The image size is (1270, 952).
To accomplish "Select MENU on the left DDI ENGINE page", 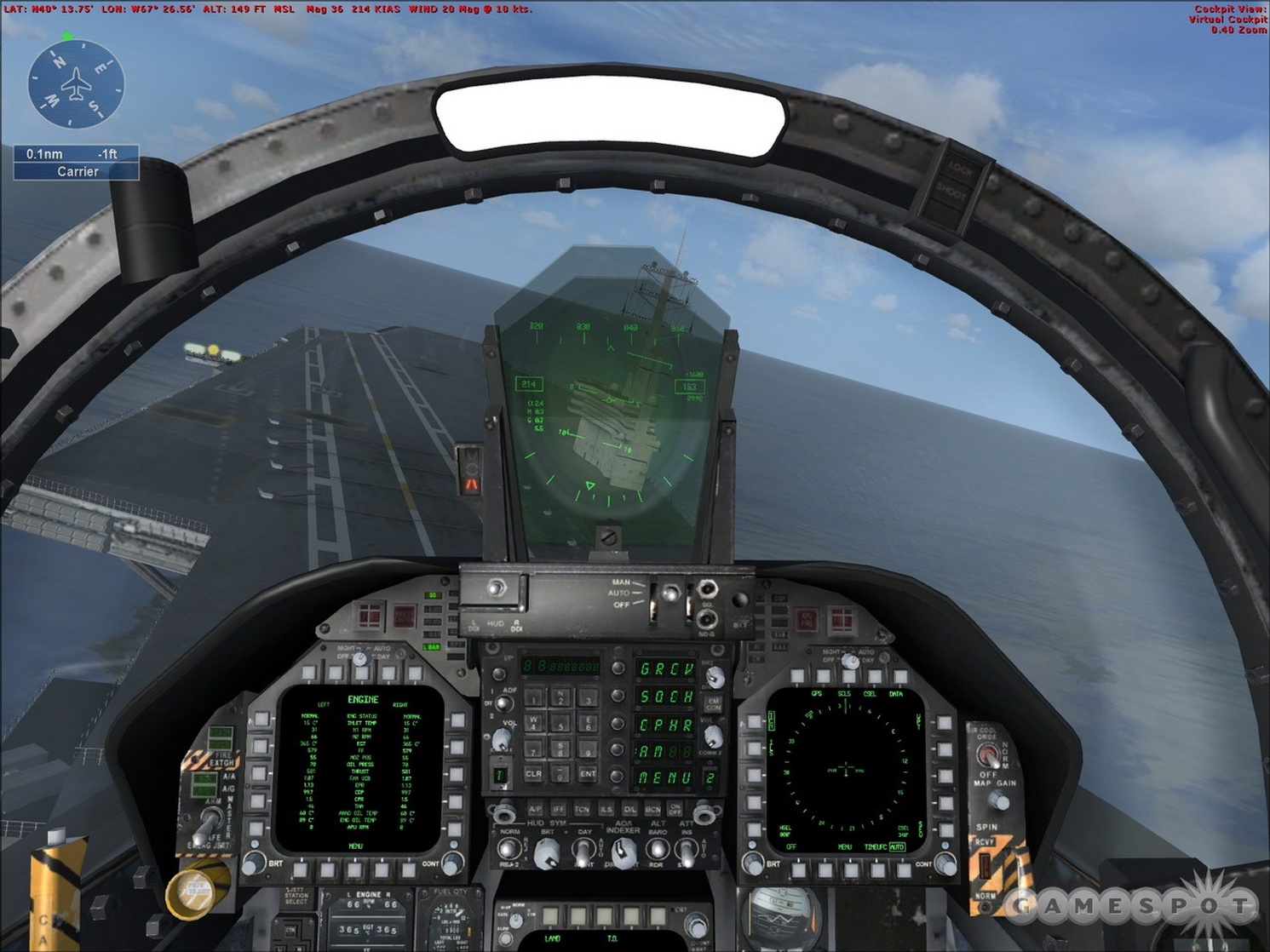I will click(x=356, y=870).
